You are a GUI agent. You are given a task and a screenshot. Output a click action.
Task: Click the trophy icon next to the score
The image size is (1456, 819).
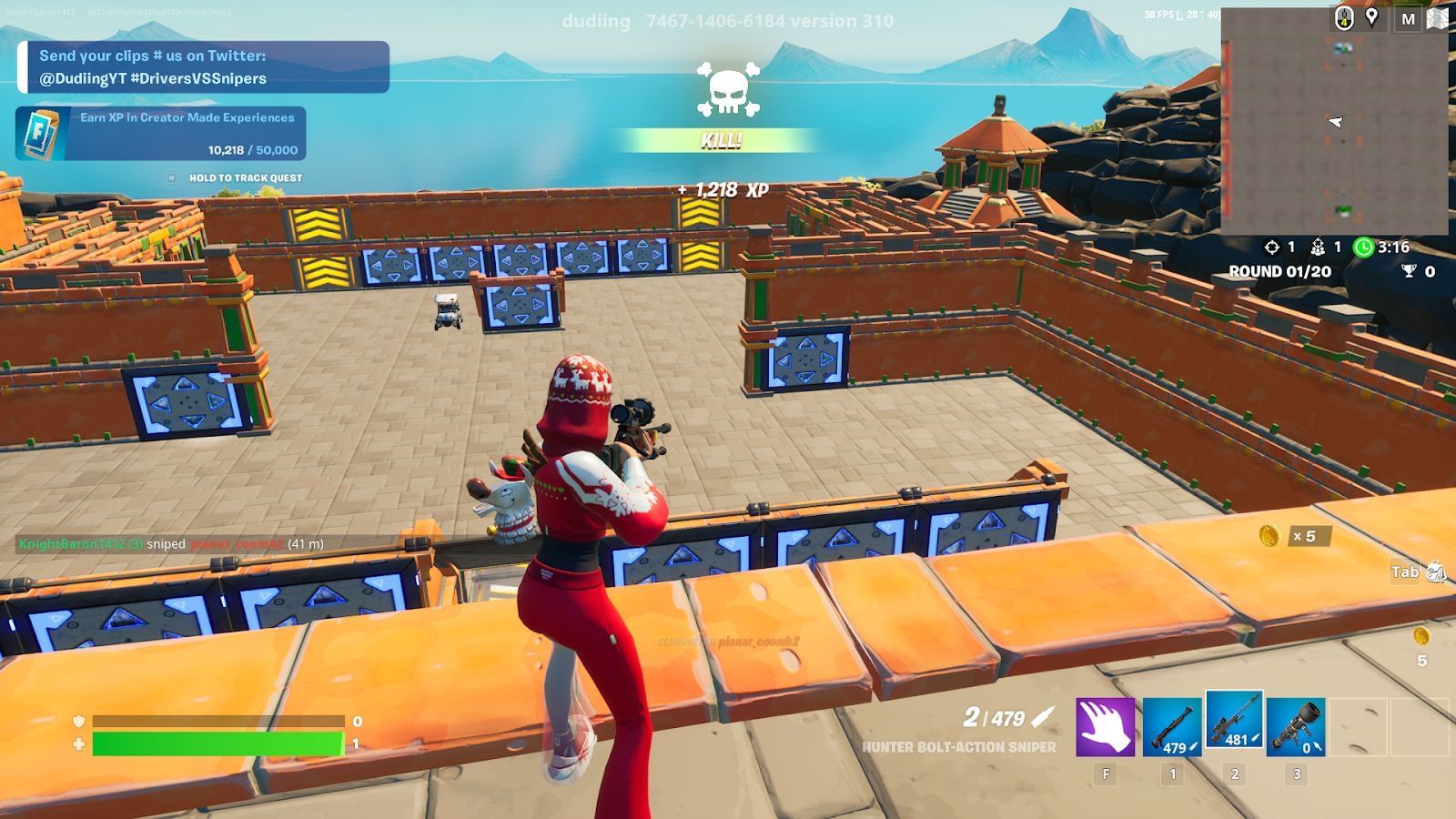tap(1409, 269)
